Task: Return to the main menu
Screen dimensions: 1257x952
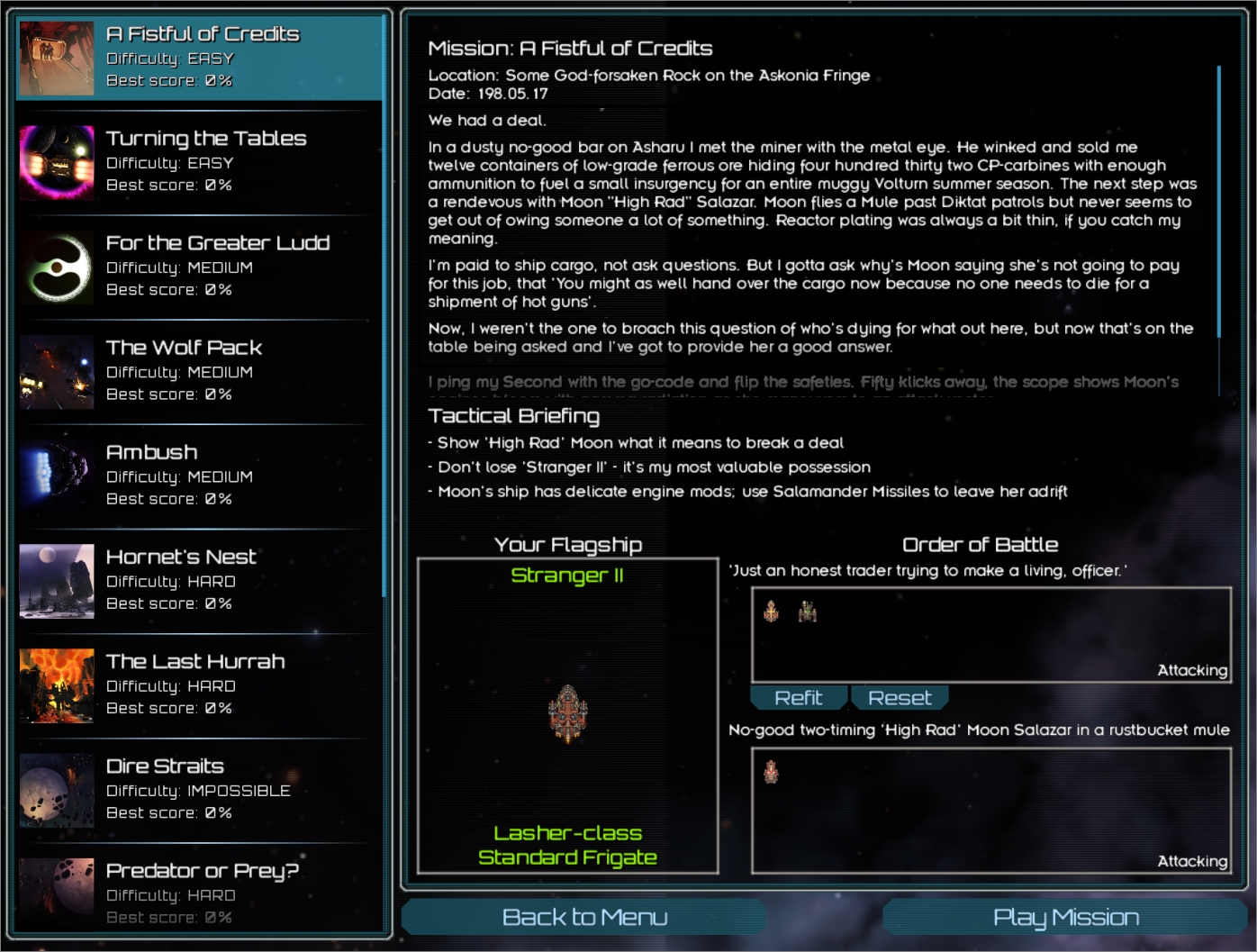Action: pyautogui.click(x=585, y=917)
